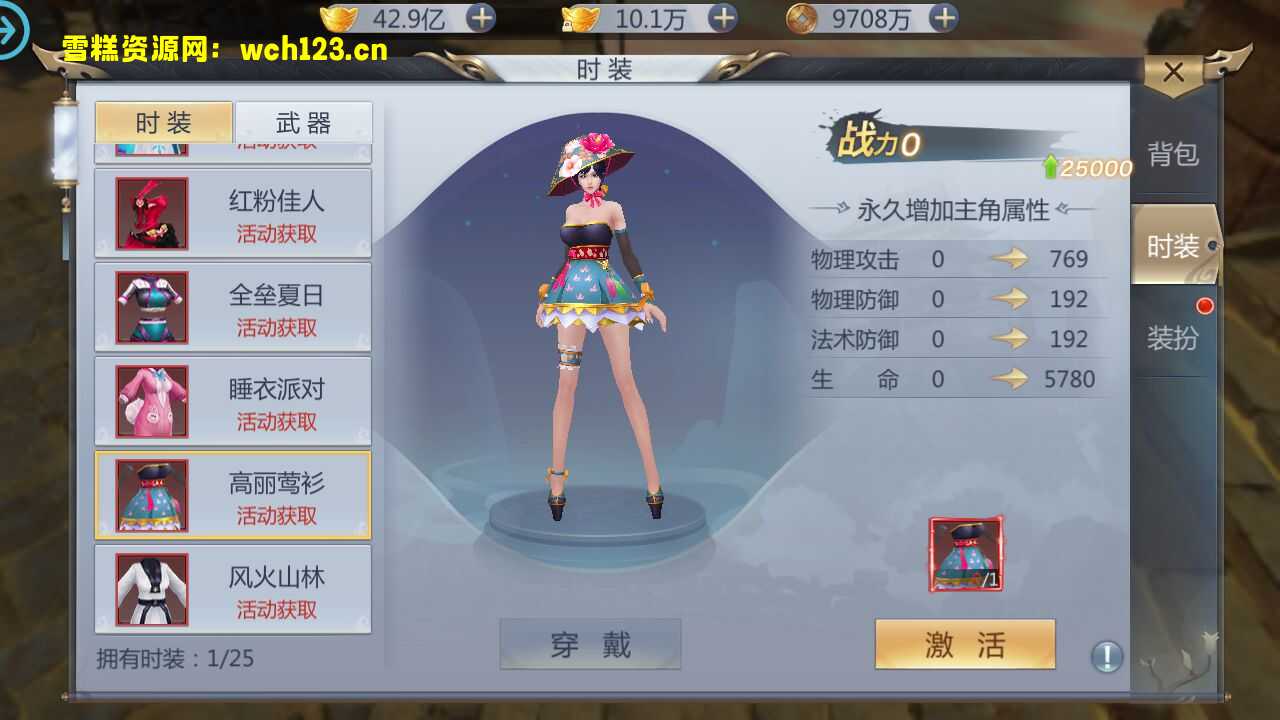Open the 装扮 panel with red dot notification
Viewport: 1280px width, 720px height.
(x=1171, y=336)
